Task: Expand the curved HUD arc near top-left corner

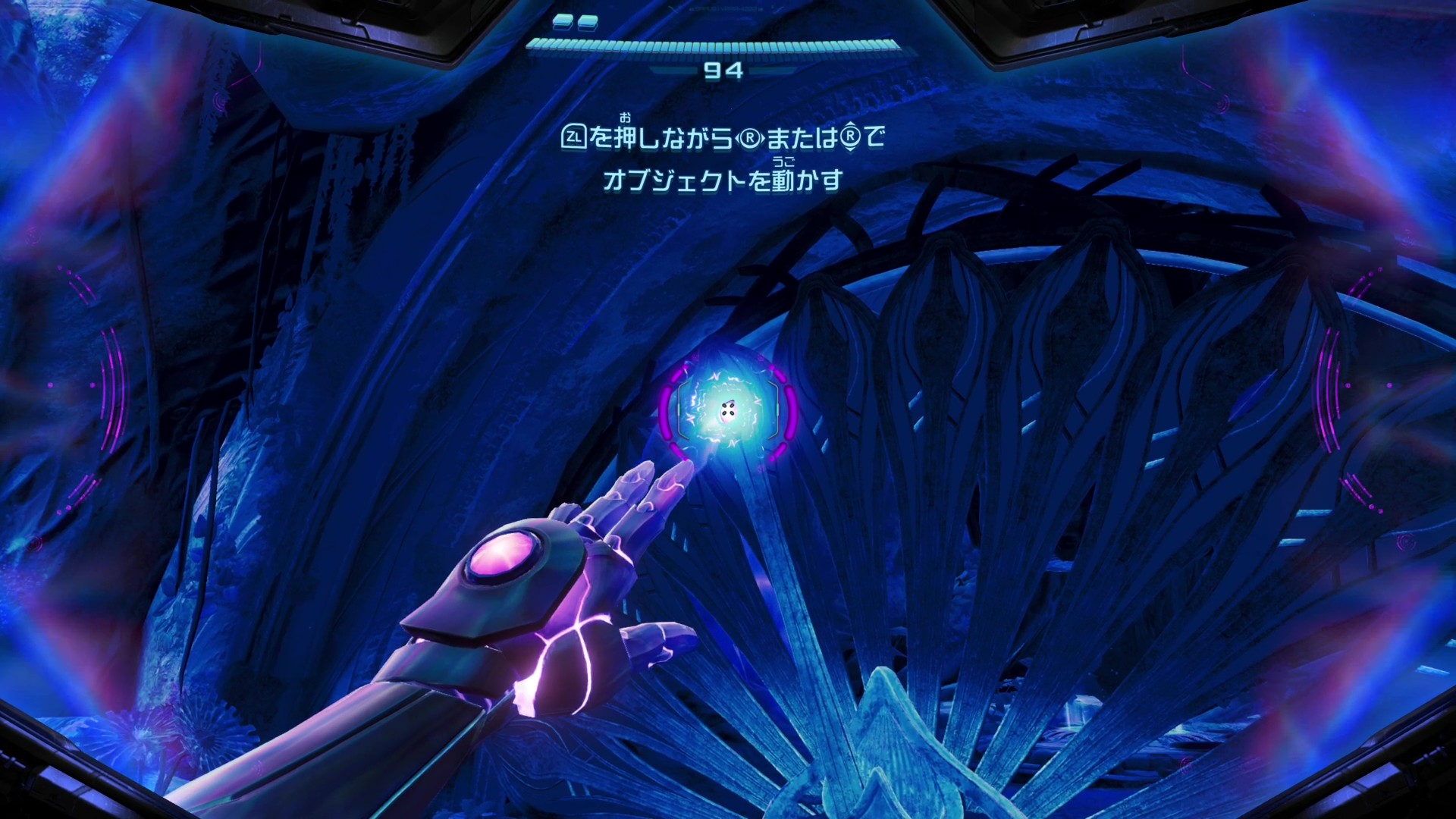Action: click(83, 288)
